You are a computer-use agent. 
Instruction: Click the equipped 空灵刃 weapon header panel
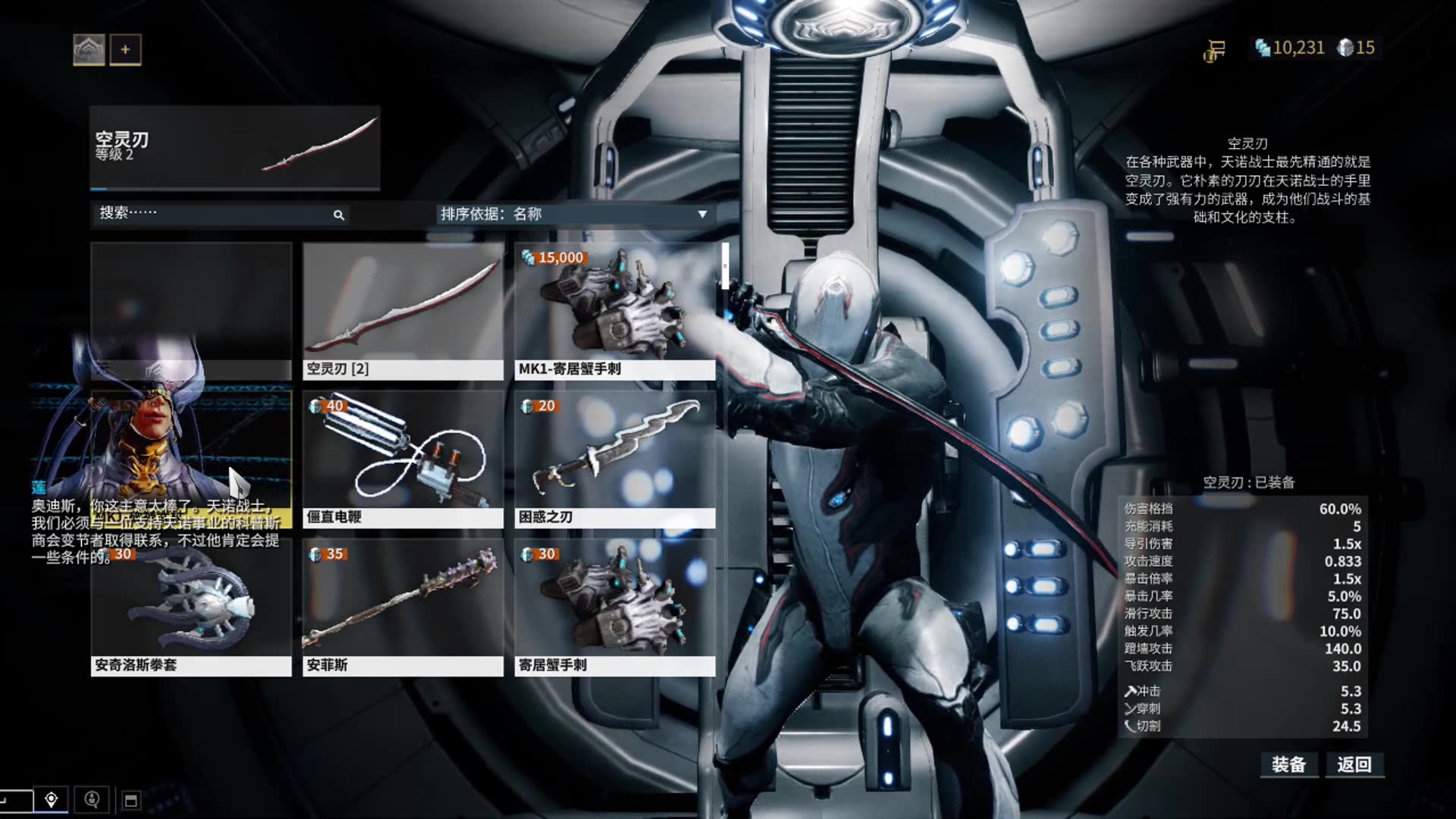235,148
